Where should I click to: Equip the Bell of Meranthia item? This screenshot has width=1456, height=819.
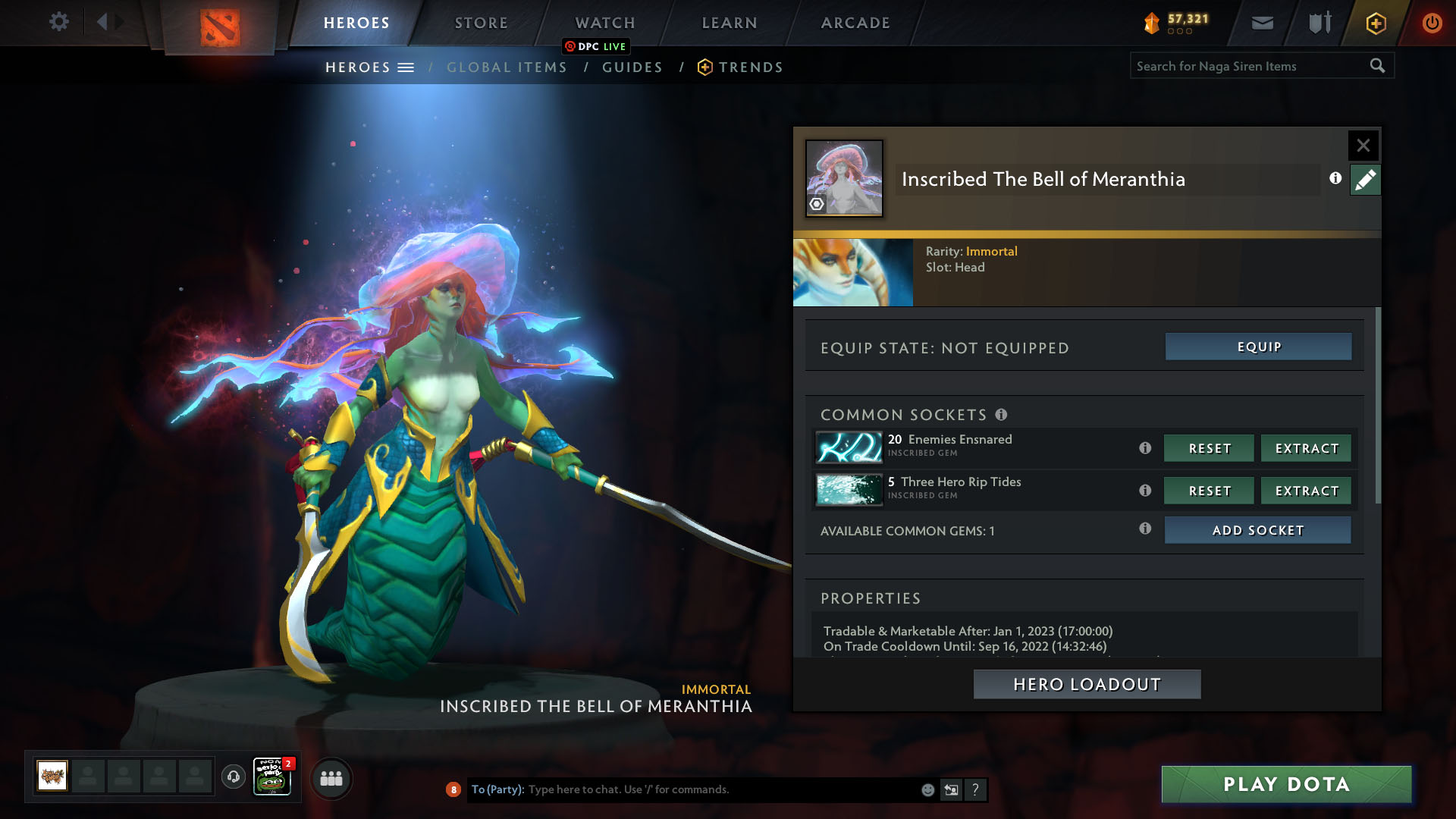(x=1258, y=347)
